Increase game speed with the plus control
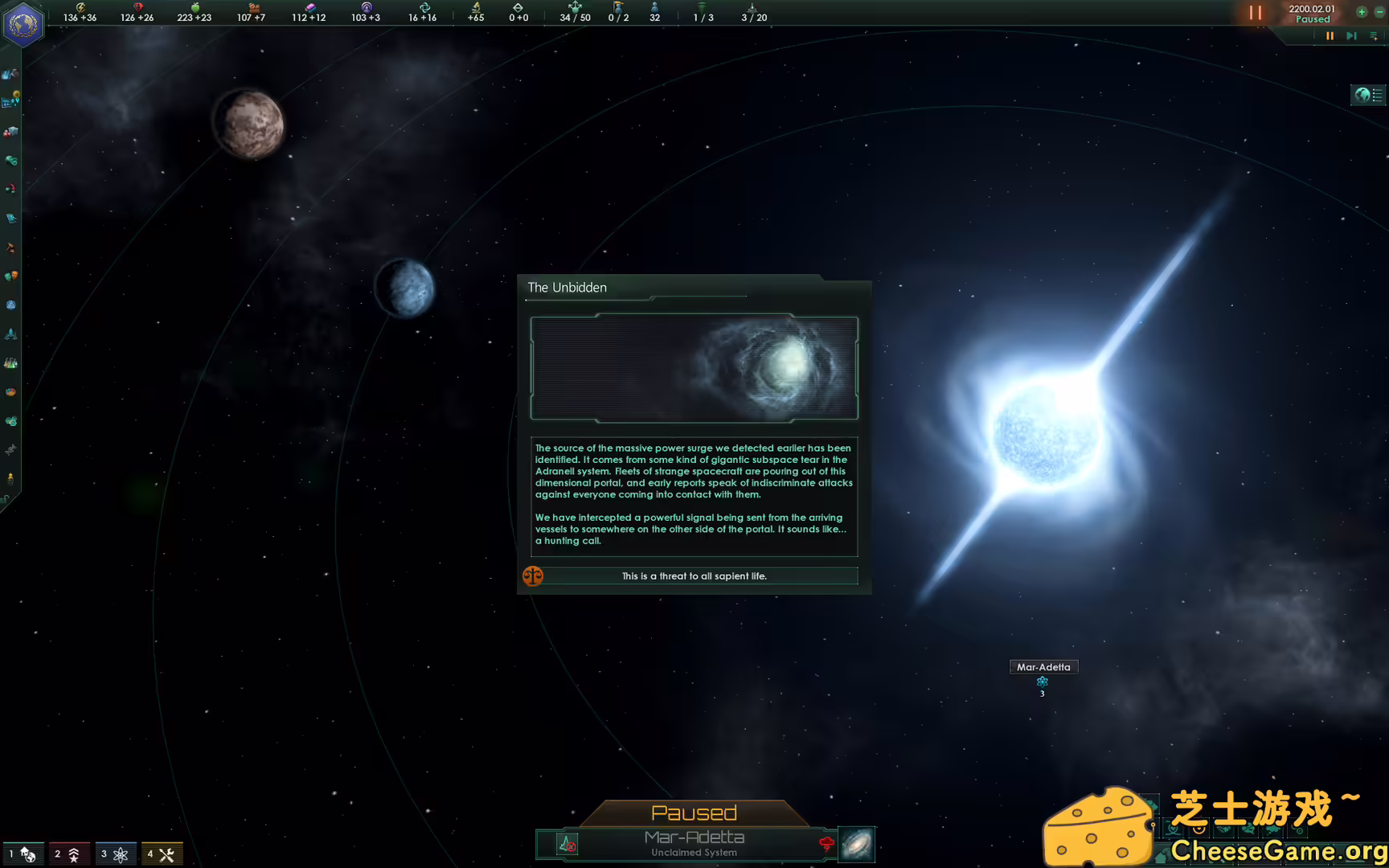 1362,12
